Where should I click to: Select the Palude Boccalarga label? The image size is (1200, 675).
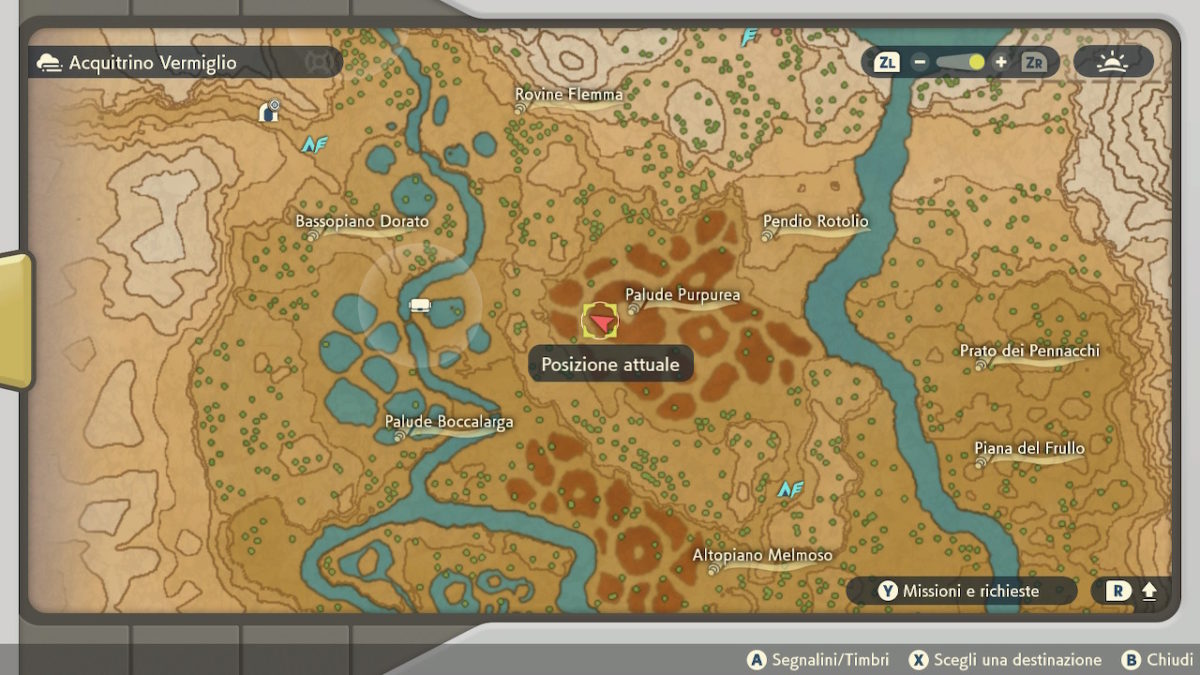click(449, 422)
